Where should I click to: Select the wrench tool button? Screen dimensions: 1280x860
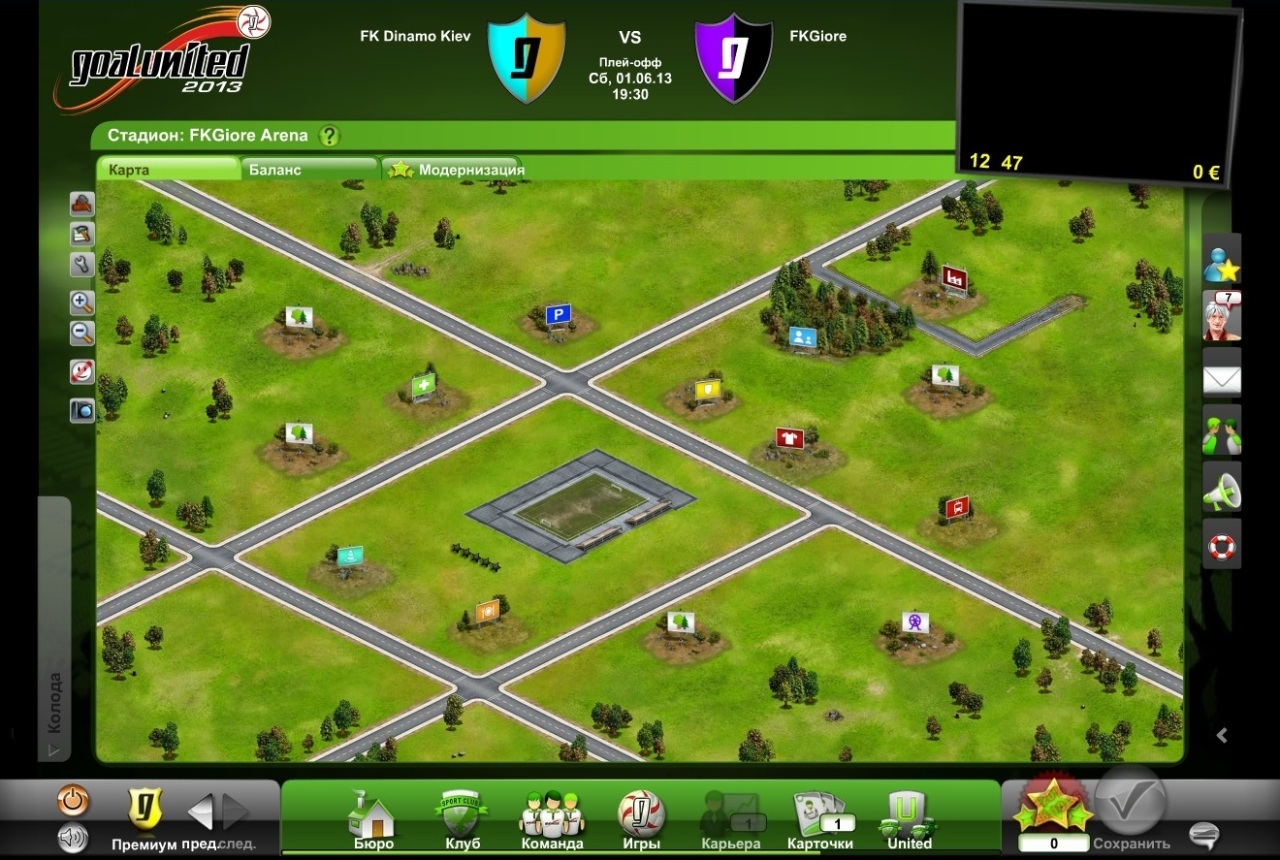pos(82,264)
